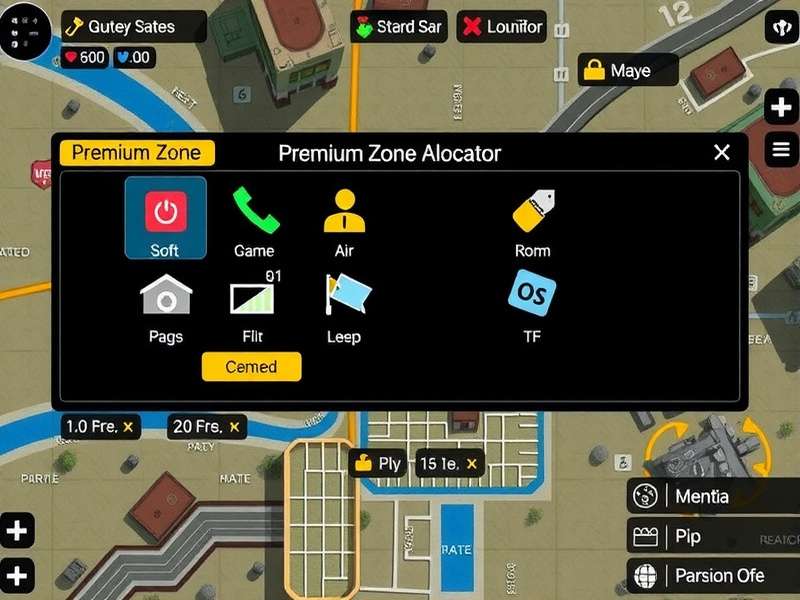Open the Pags house icon
800x600 pixels.
click(x=166, y=297)
